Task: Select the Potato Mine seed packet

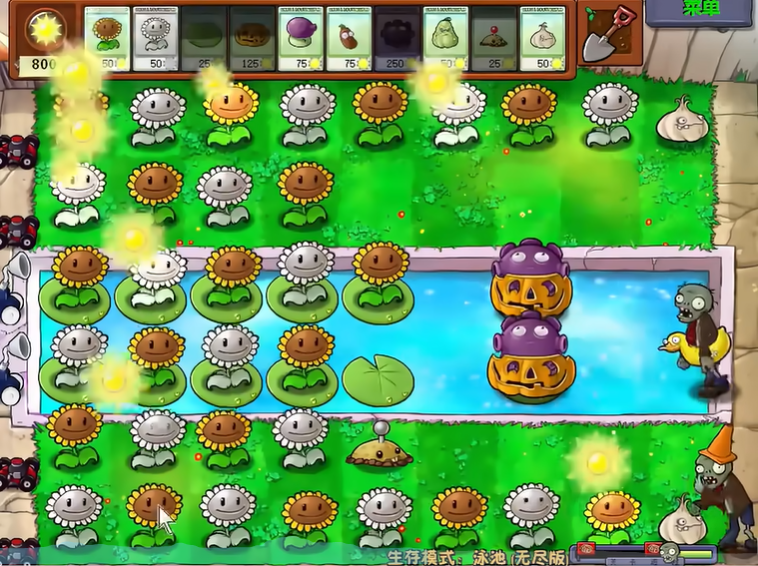Action: [495, 39]
